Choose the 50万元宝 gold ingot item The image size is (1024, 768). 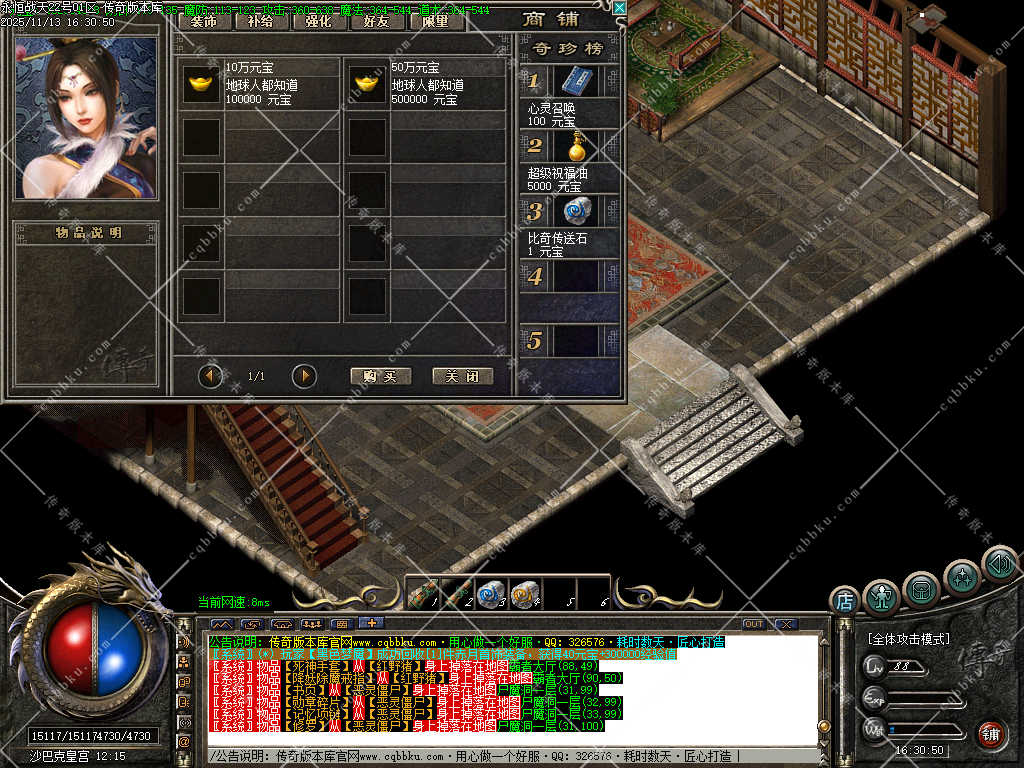[367, 85]
